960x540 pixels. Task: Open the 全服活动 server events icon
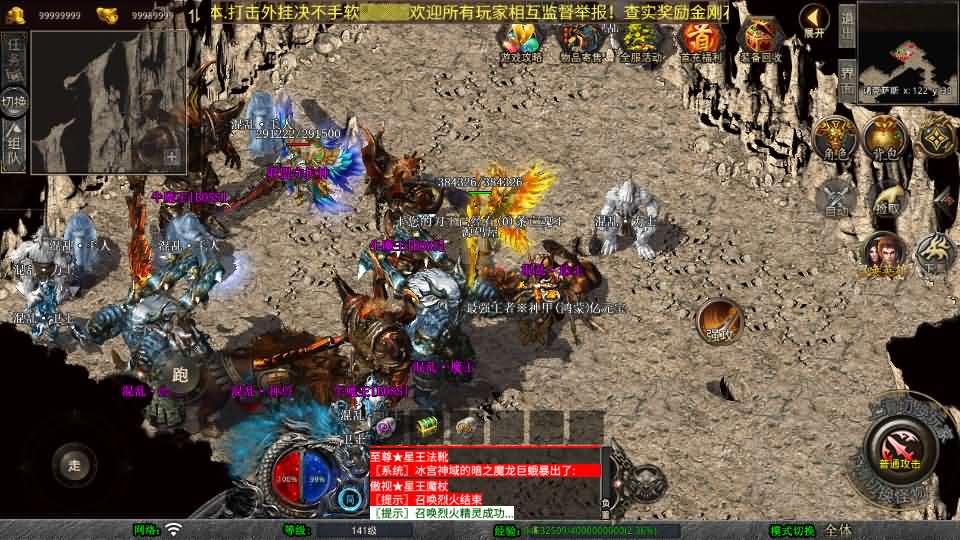(x=641, y=40)
